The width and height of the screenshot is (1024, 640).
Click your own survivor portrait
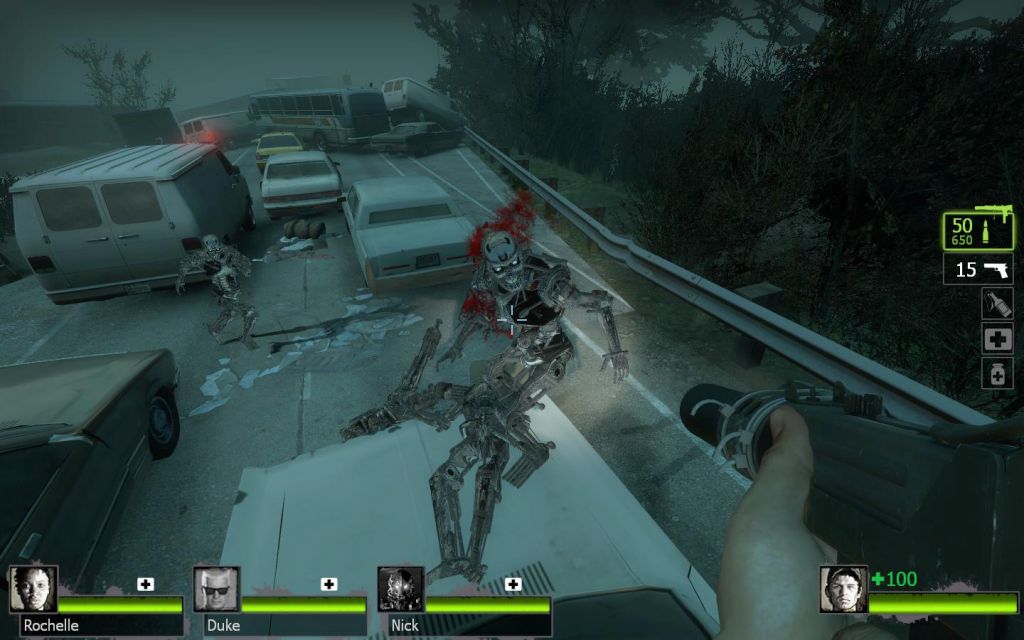tap(843, 590)
